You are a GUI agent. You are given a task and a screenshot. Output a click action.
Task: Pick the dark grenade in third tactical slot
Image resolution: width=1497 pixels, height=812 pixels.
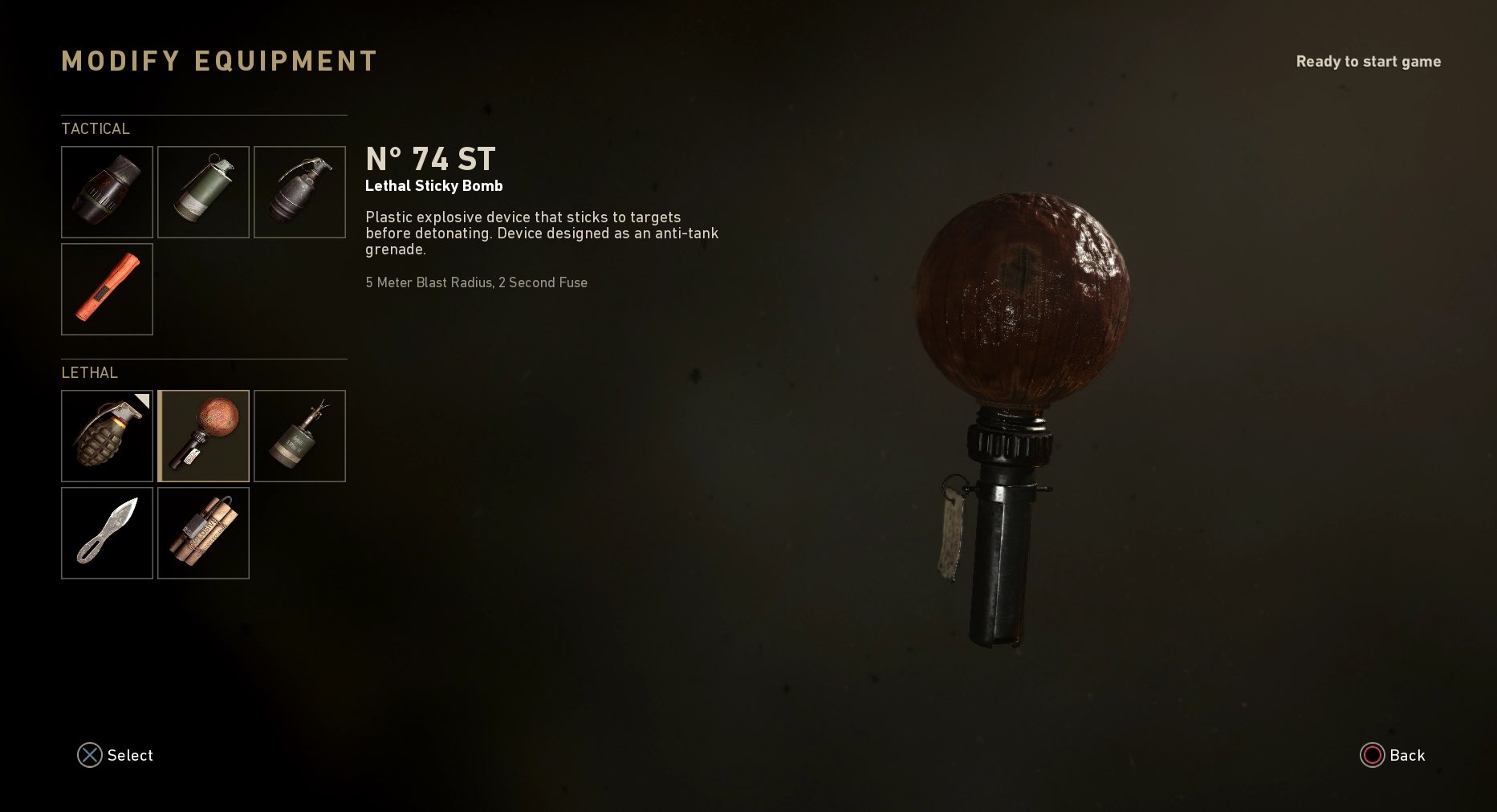299,192
